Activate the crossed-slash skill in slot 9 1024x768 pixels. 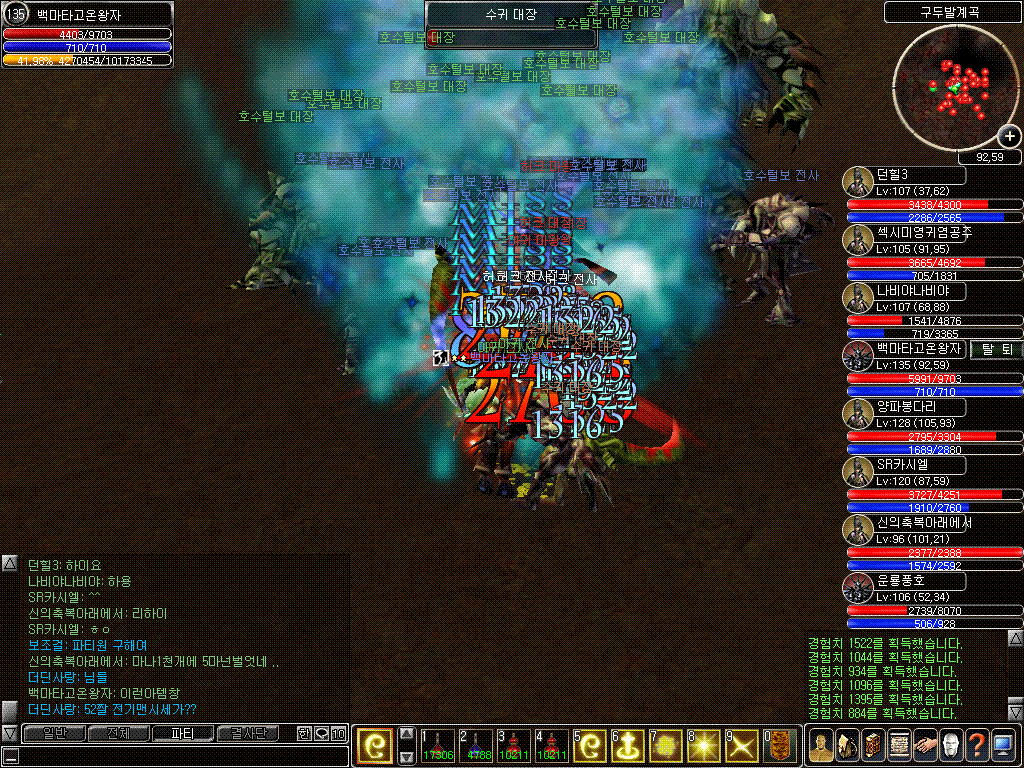tap(741, 746)
